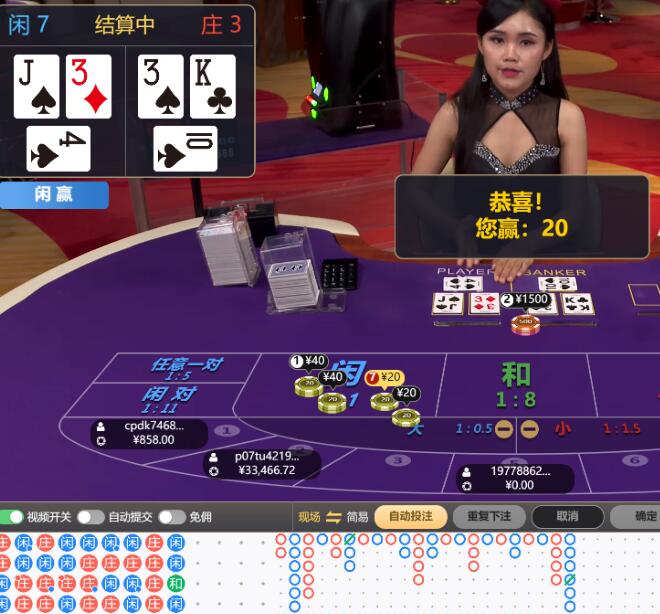This screenshot has height=614, width=660.
Task: Toggle the 视频开关 video switch
Action: pyautogui.click(x=13, y=517)
